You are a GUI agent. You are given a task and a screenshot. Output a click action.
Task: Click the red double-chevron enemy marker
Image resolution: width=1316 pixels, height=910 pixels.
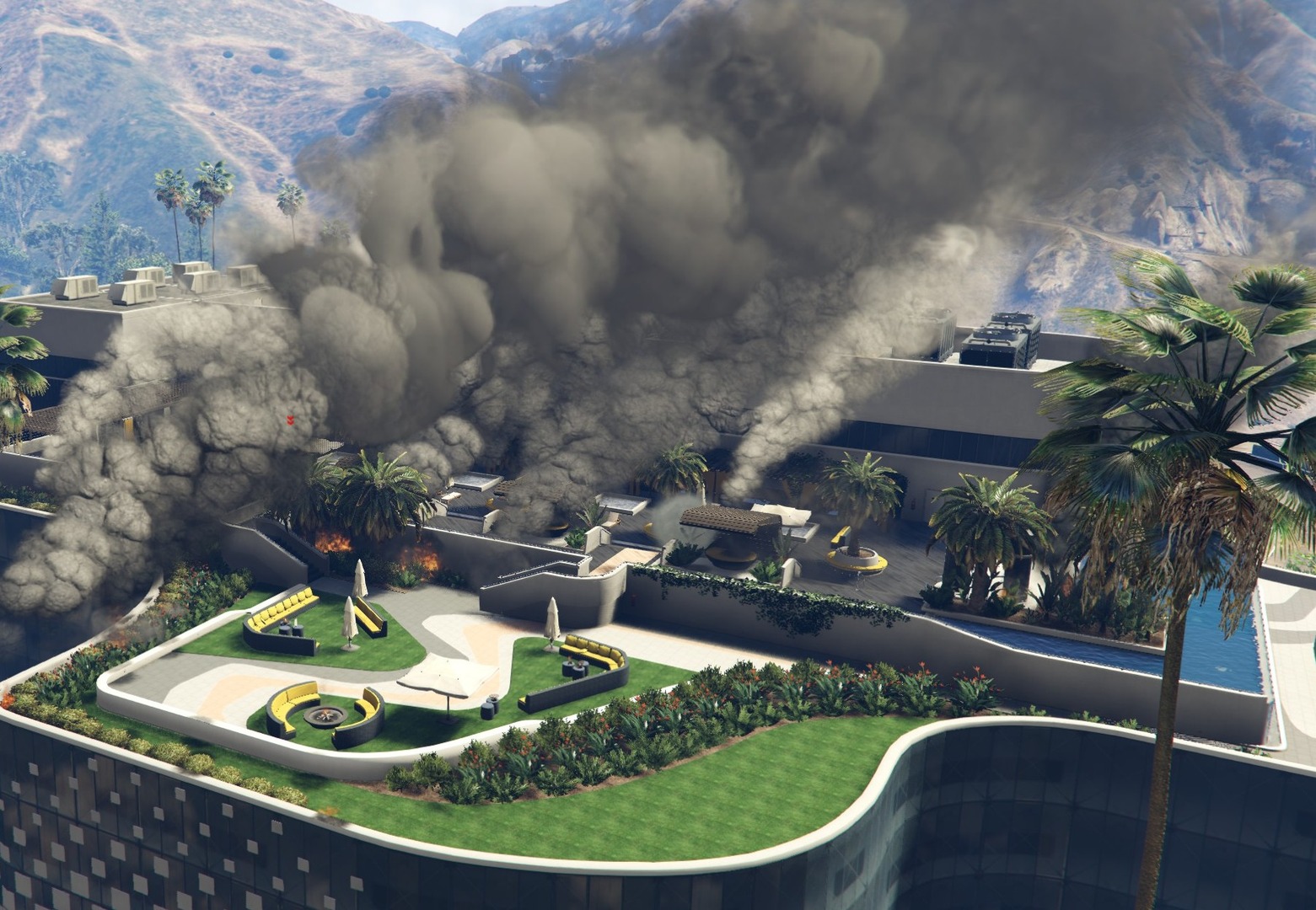289,419
